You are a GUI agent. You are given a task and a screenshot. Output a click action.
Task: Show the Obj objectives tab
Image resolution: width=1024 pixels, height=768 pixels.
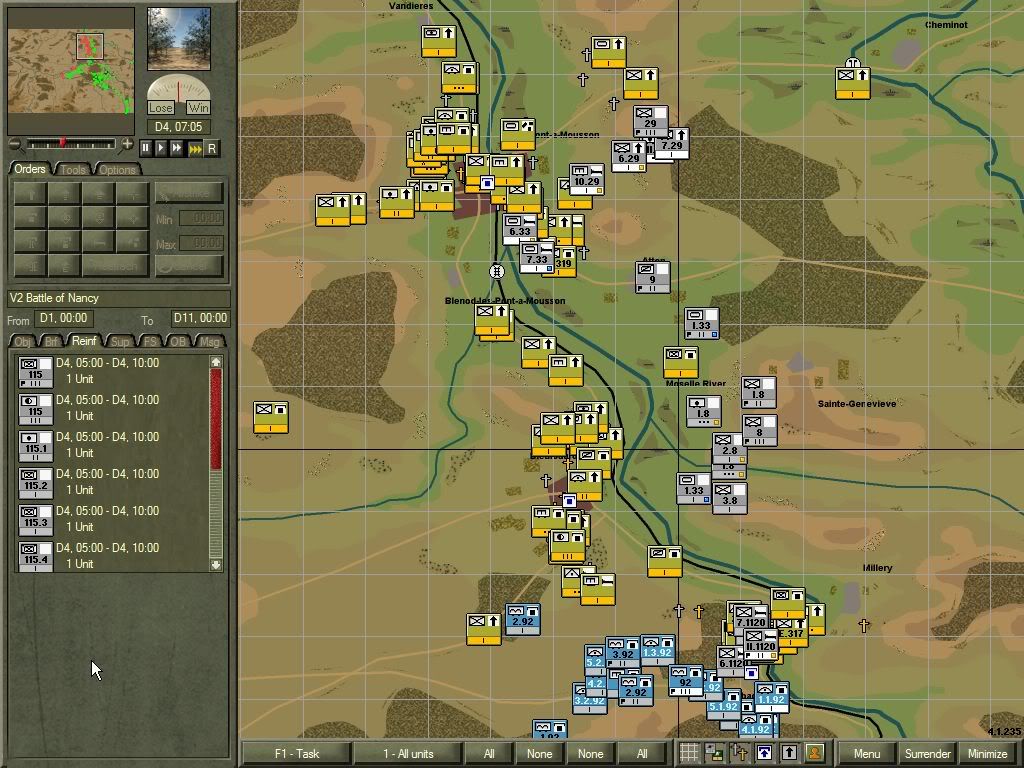click(x=22, y=342)
